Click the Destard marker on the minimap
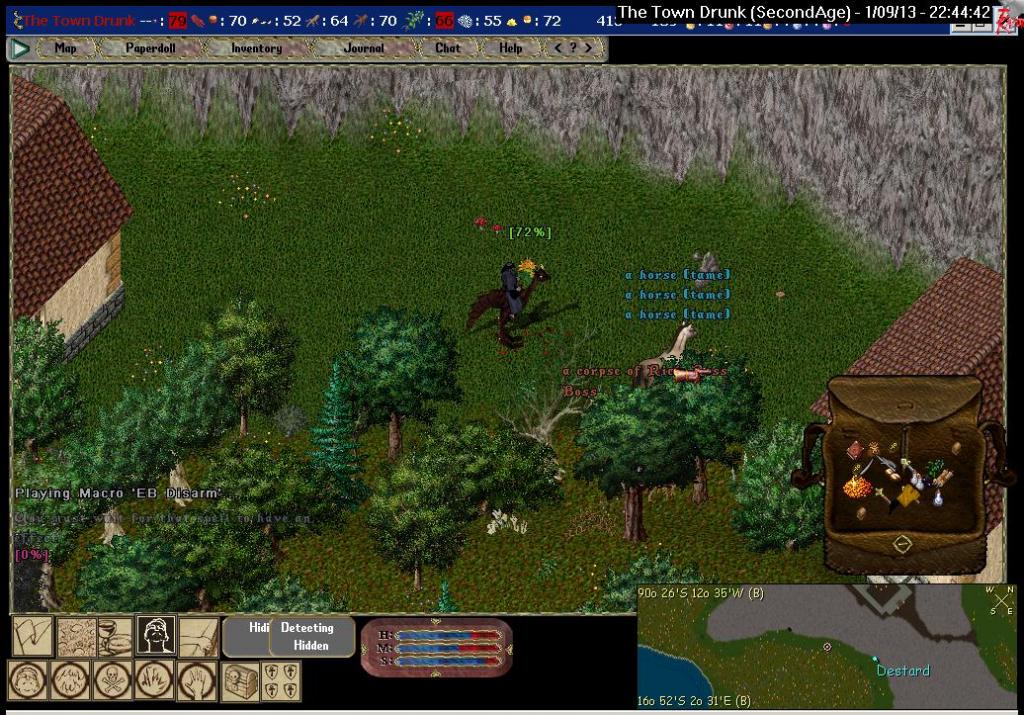This screenshot has height=715, width=1024. click(875, 659)
